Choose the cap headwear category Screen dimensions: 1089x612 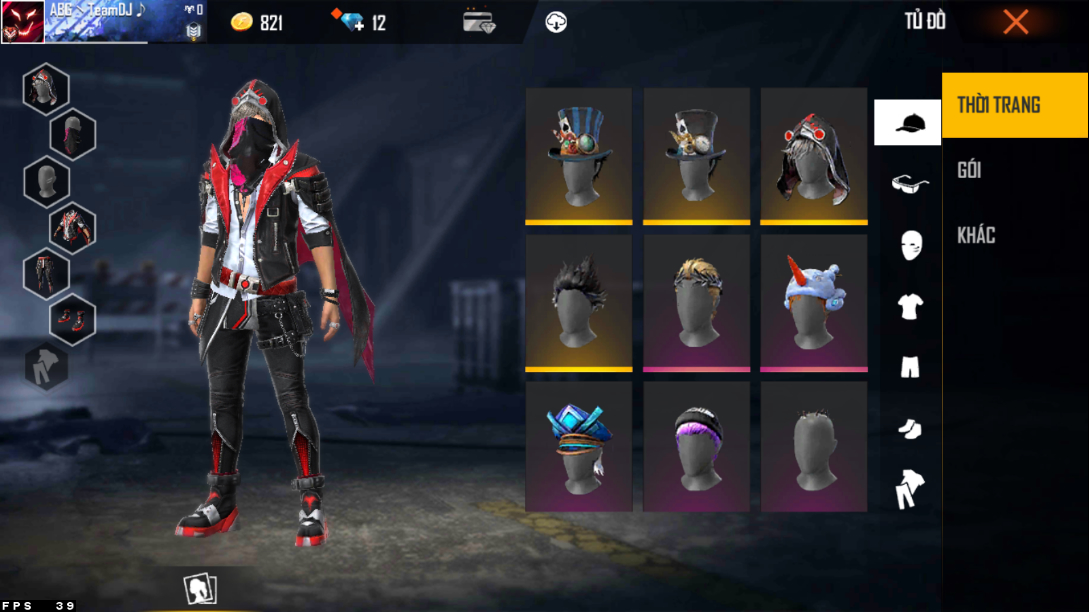(908, 123)
